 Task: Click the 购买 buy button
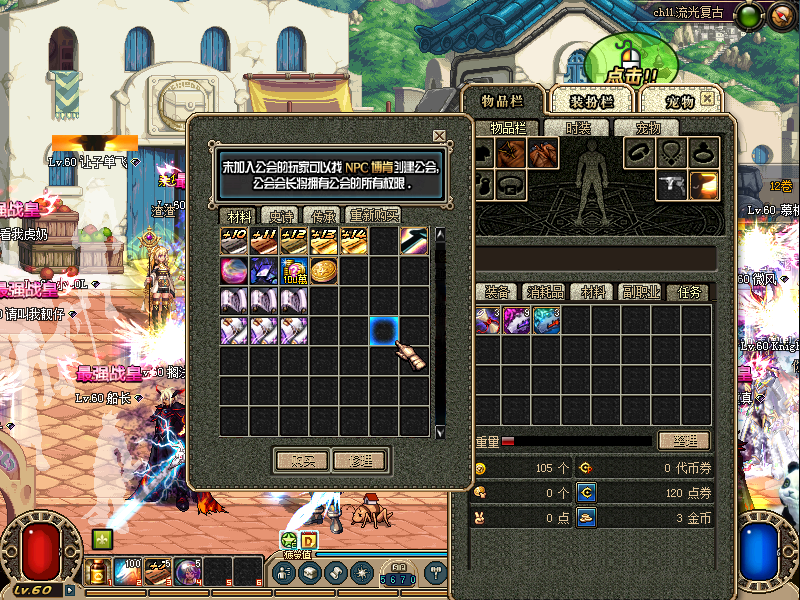(x=302, y=460)
